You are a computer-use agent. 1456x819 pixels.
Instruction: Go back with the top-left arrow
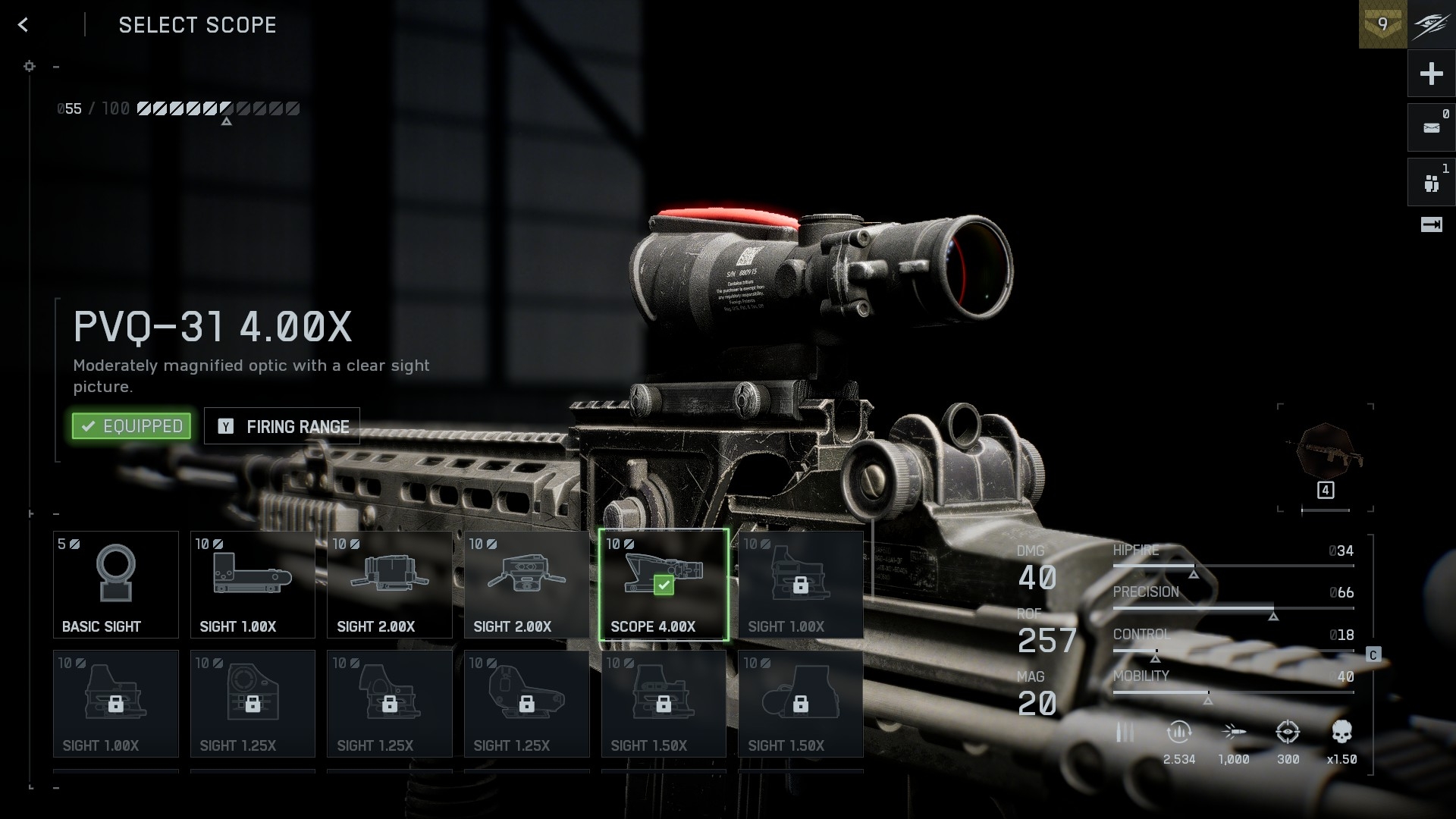(24, 25)
